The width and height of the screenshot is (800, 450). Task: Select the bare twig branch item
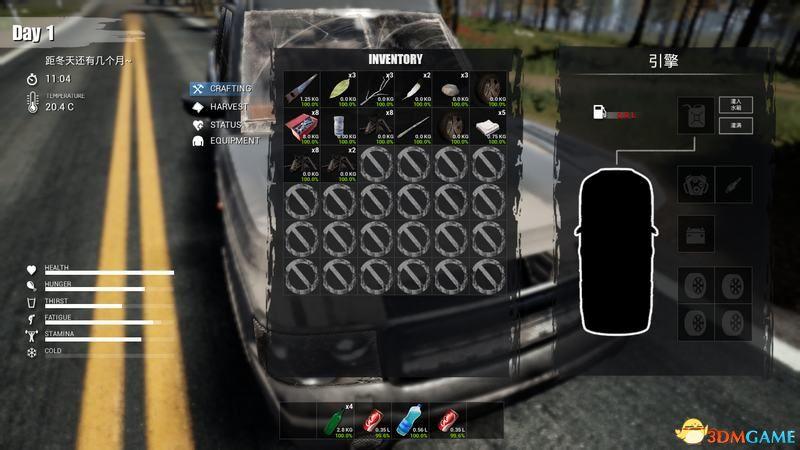tap(378, 90)
